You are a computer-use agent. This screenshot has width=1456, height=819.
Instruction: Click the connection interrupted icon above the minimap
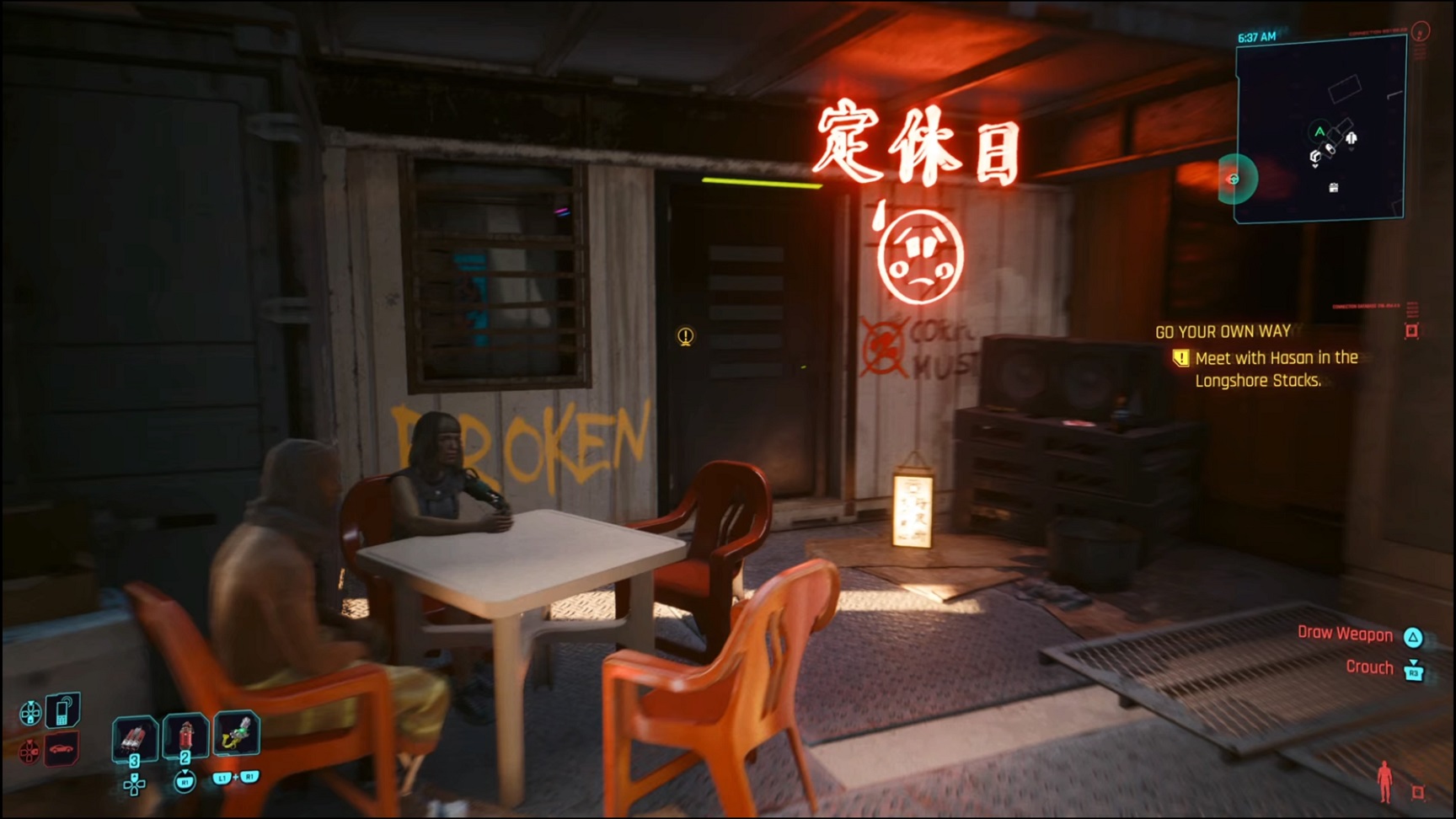pyautogui.click(x=1419, y=33)
